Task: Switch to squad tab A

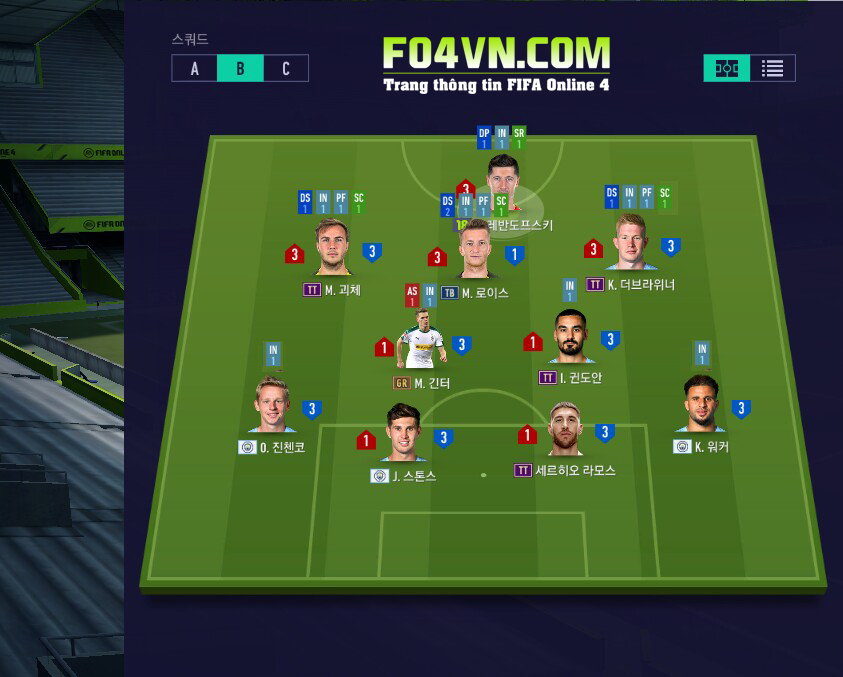Action: pyautogui.click(x=194, y=69)
